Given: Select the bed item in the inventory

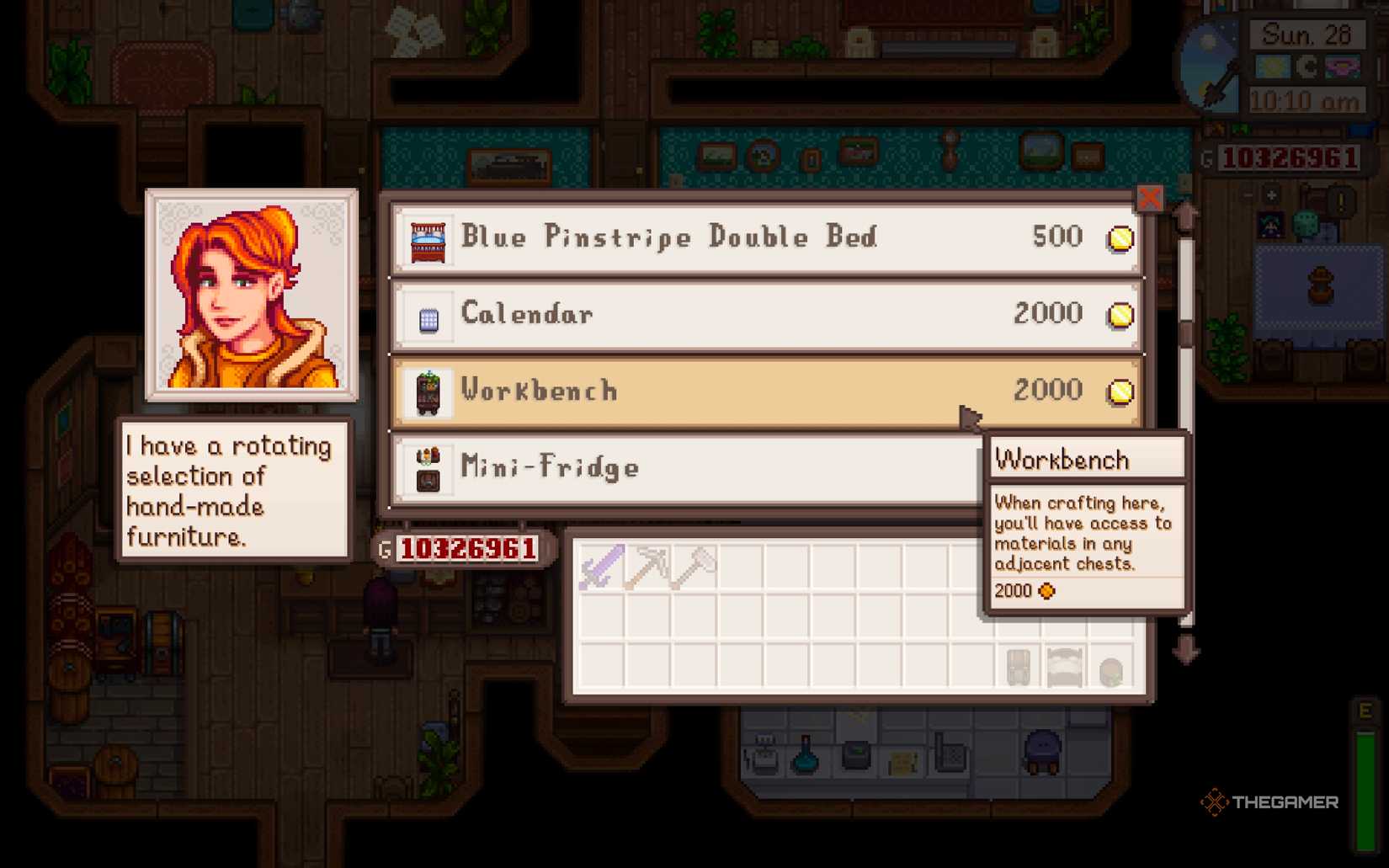Looking at the screenshot, I should [x=1063, y=667].
